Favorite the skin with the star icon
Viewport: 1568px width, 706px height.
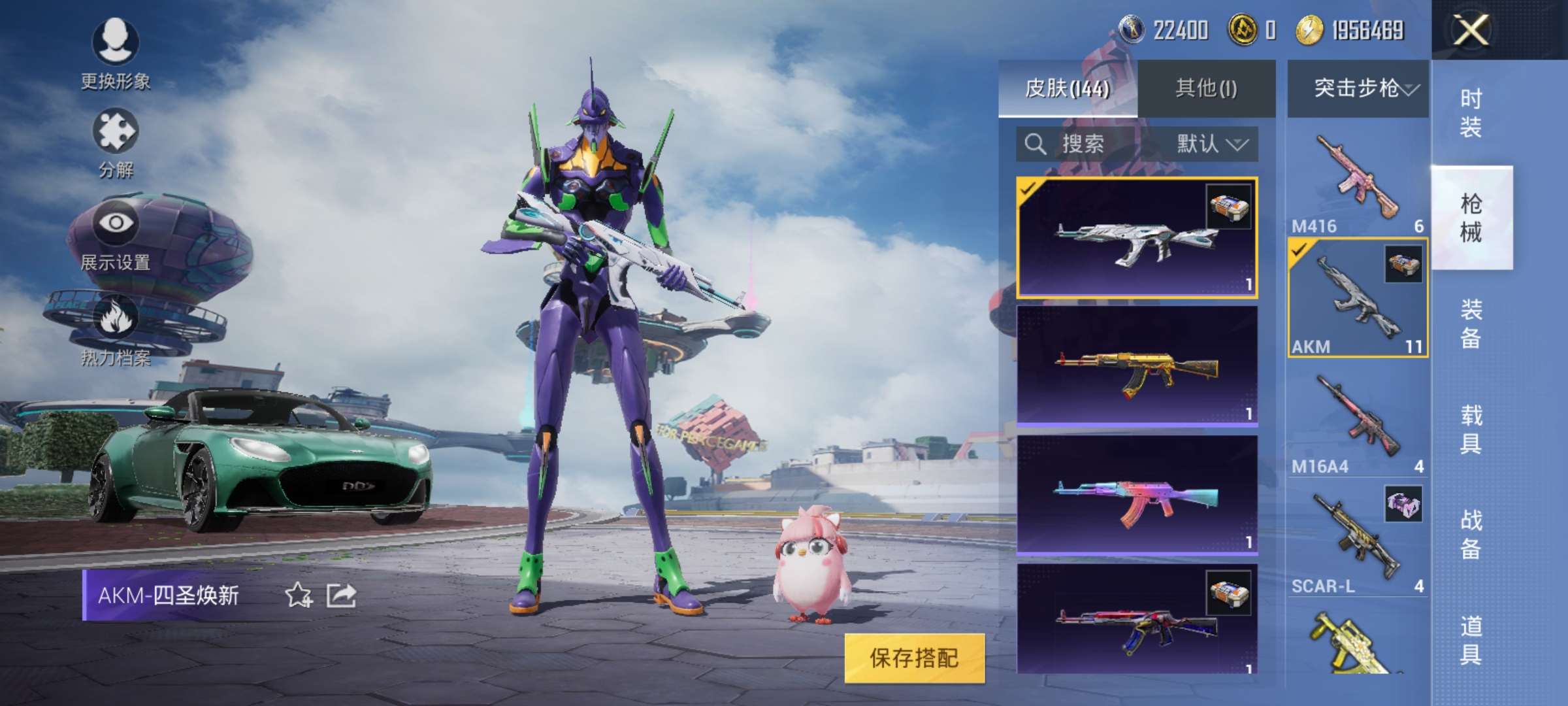coord(299,595)
